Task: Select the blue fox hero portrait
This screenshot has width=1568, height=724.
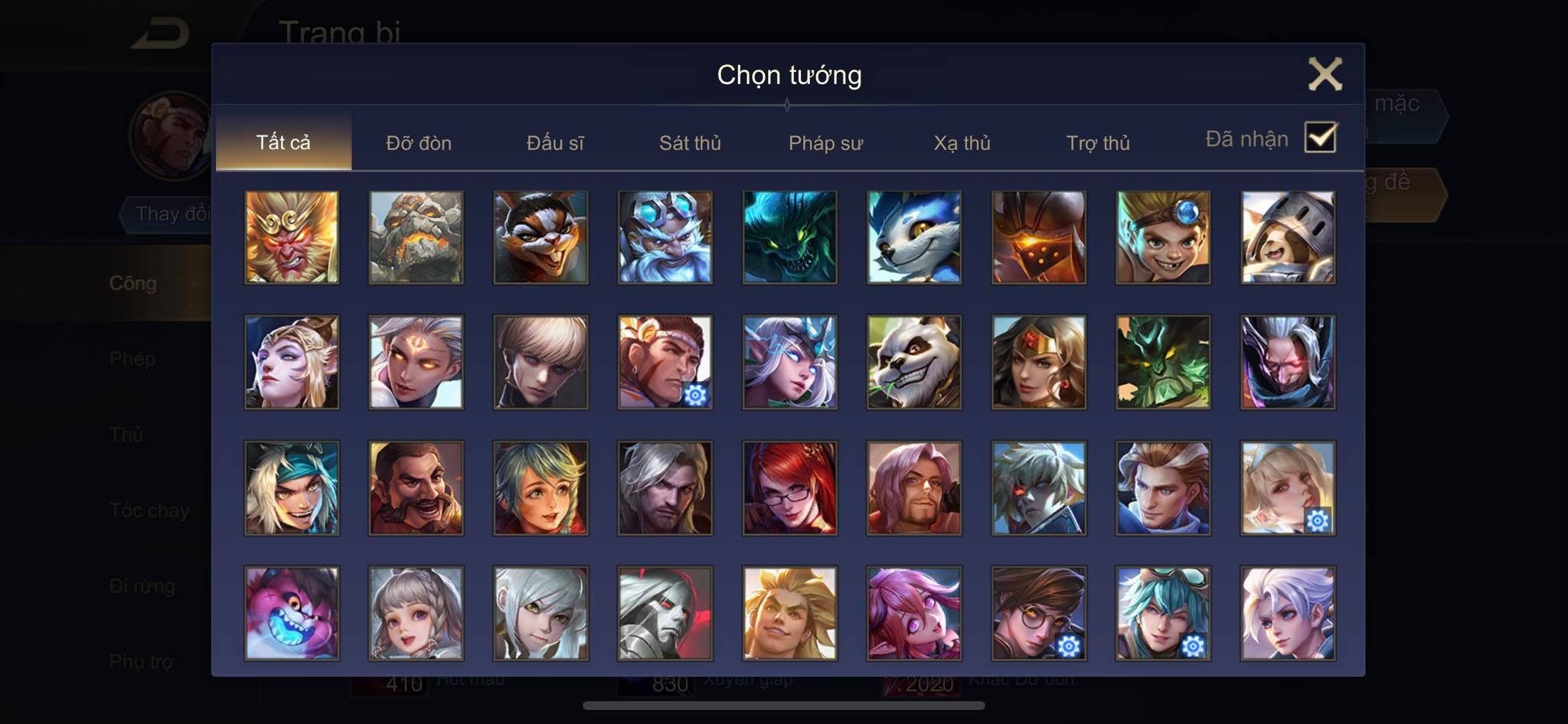Action: pyautogui.click(x=914, y=237)
